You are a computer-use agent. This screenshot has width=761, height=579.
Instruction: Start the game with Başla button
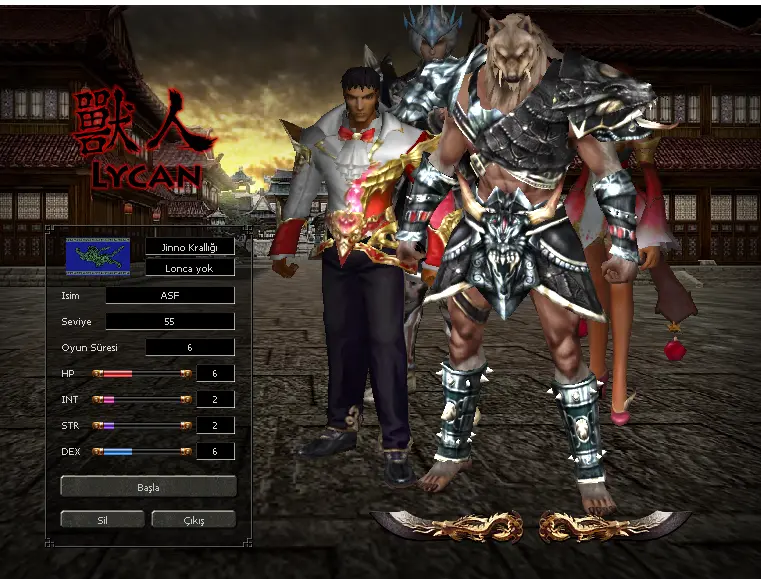(x=148, y=487)
